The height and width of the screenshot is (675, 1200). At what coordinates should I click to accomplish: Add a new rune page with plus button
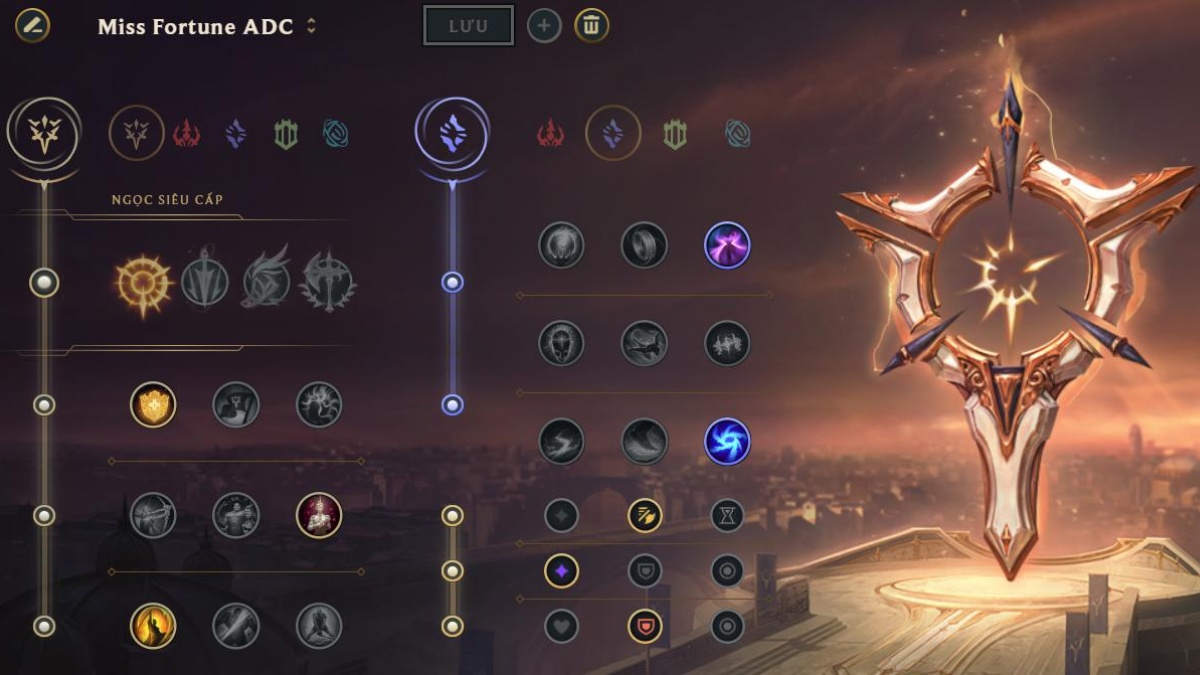click(544, 26)
